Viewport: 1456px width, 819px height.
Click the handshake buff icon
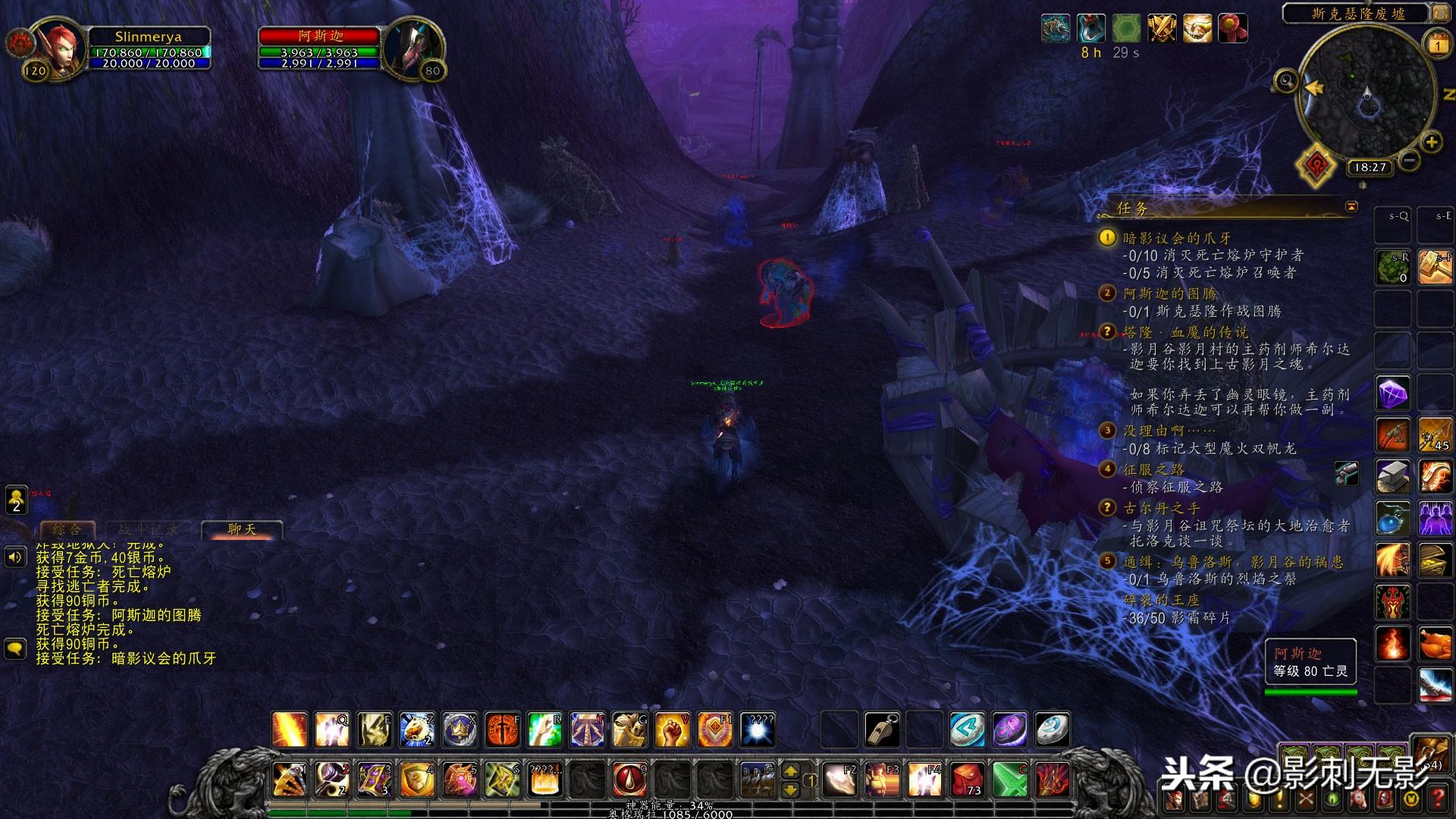[x=1197, y=29]
